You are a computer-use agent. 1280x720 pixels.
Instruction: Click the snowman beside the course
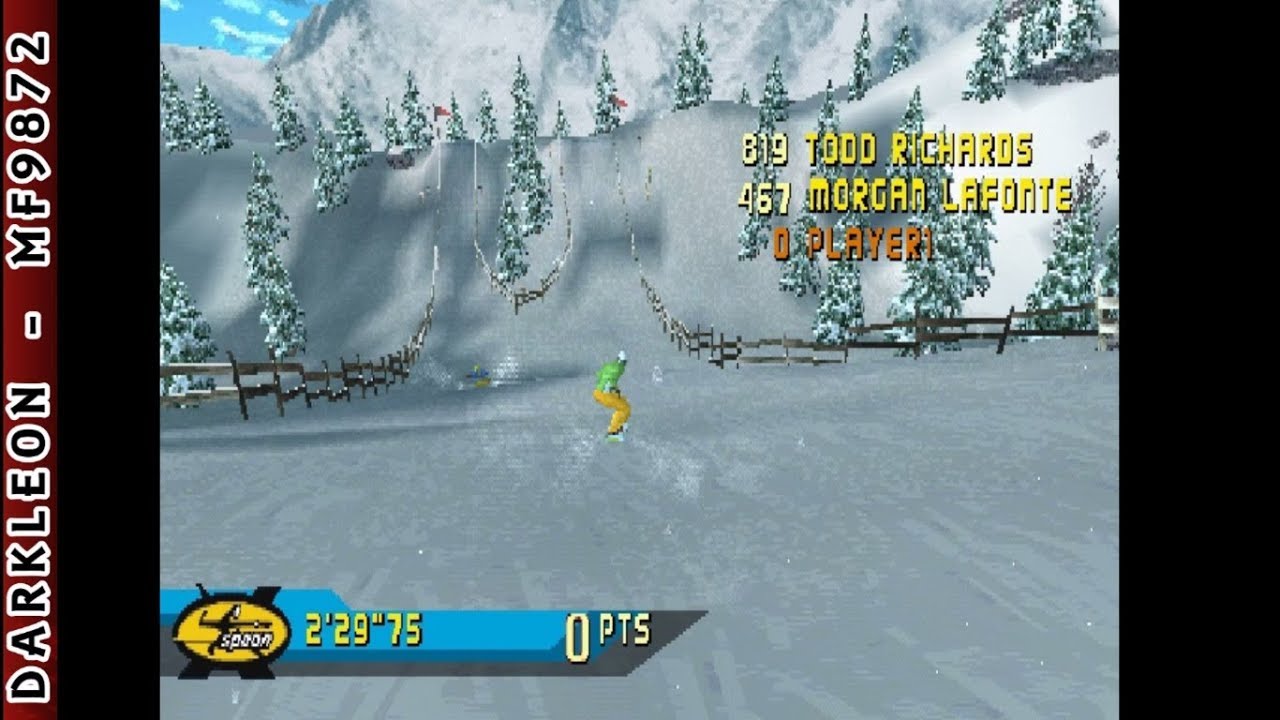[x=658, y=375]
